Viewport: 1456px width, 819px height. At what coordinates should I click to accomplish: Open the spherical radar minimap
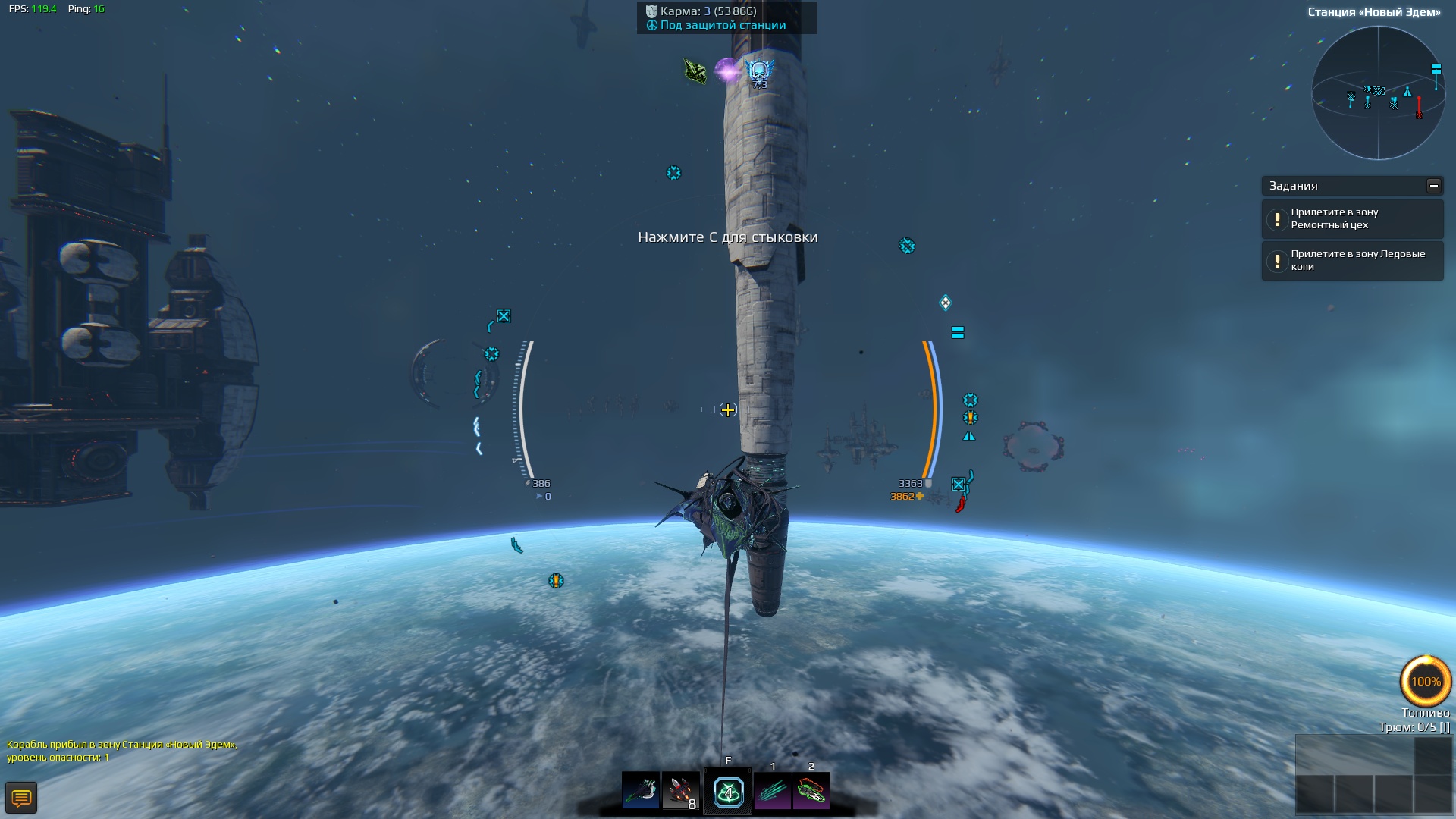point(1378,93)
